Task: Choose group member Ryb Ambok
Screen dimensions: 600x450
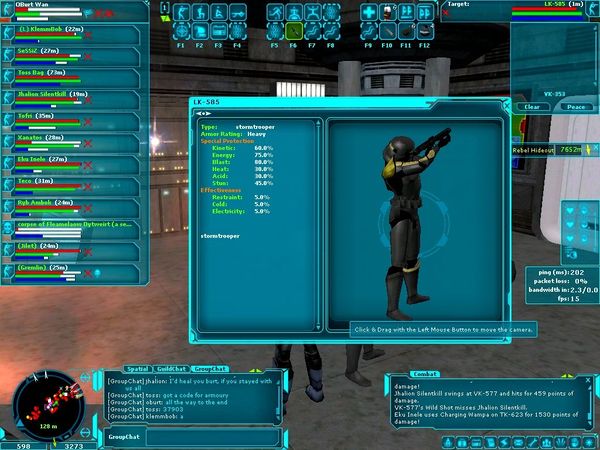Action: (x=45, y=203)
